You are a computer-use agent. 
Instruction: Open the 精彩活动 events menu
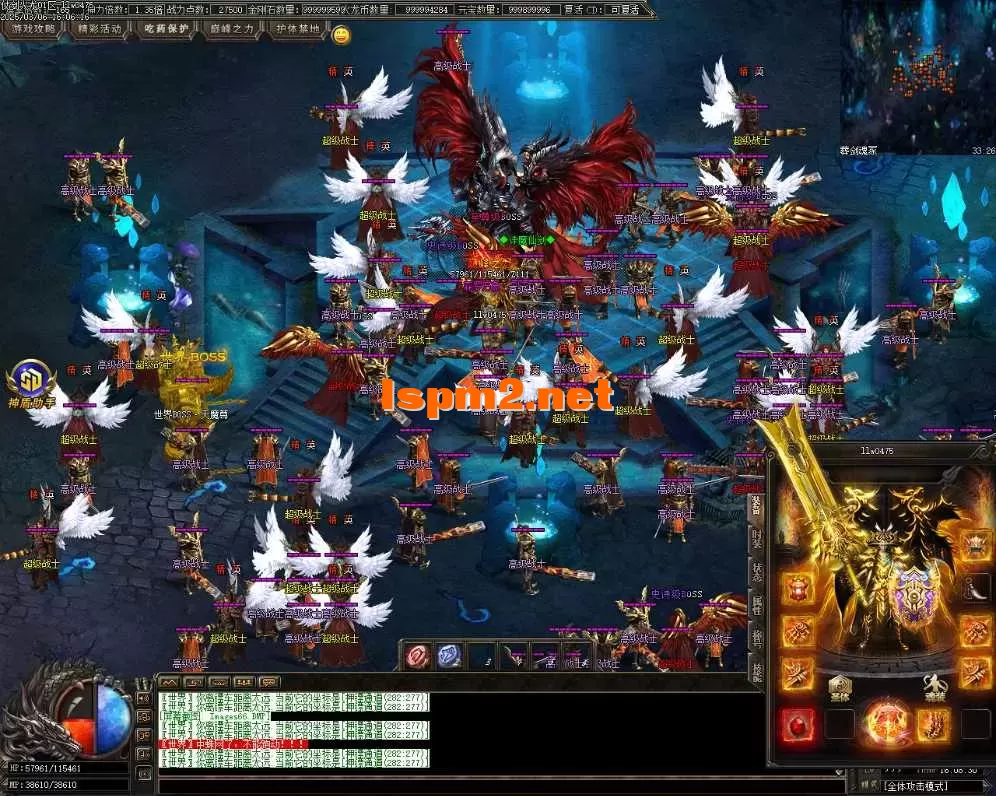tap(99, 29)
